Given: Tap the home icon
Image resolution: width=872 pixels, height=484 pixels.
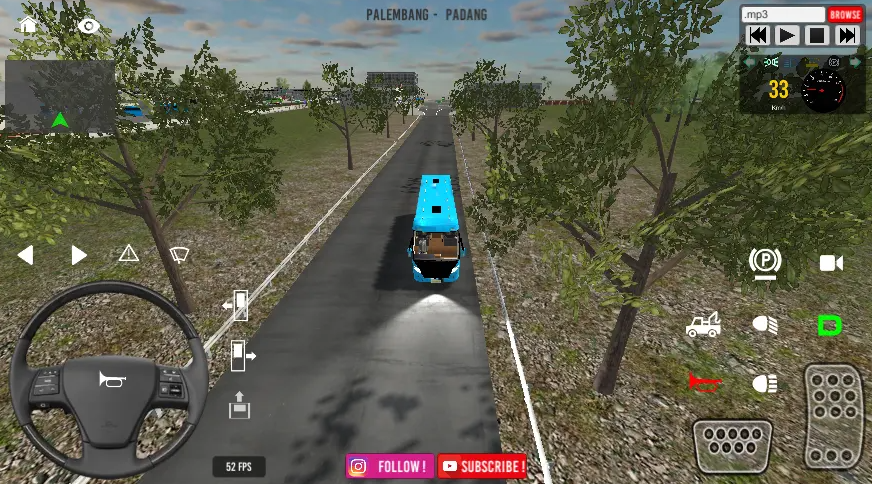Looking at the screenshot, I should click(x=28, y=25).
